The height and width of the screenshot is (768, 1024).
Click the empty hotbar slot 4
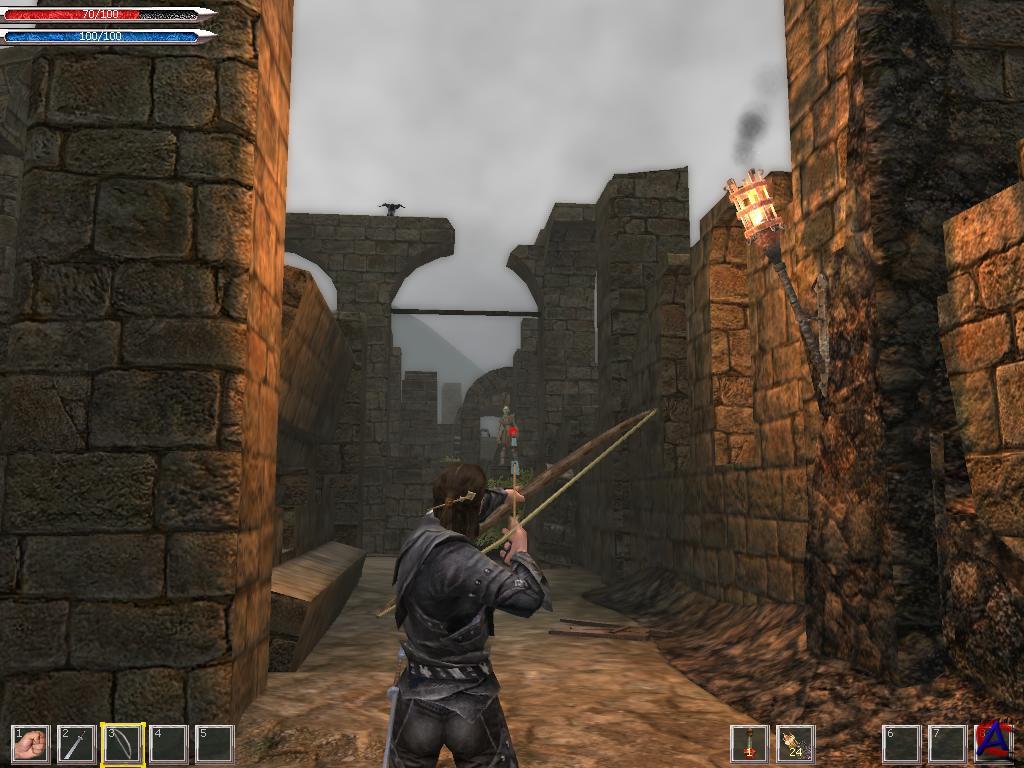pyautogui.click(x=169, y=744)
